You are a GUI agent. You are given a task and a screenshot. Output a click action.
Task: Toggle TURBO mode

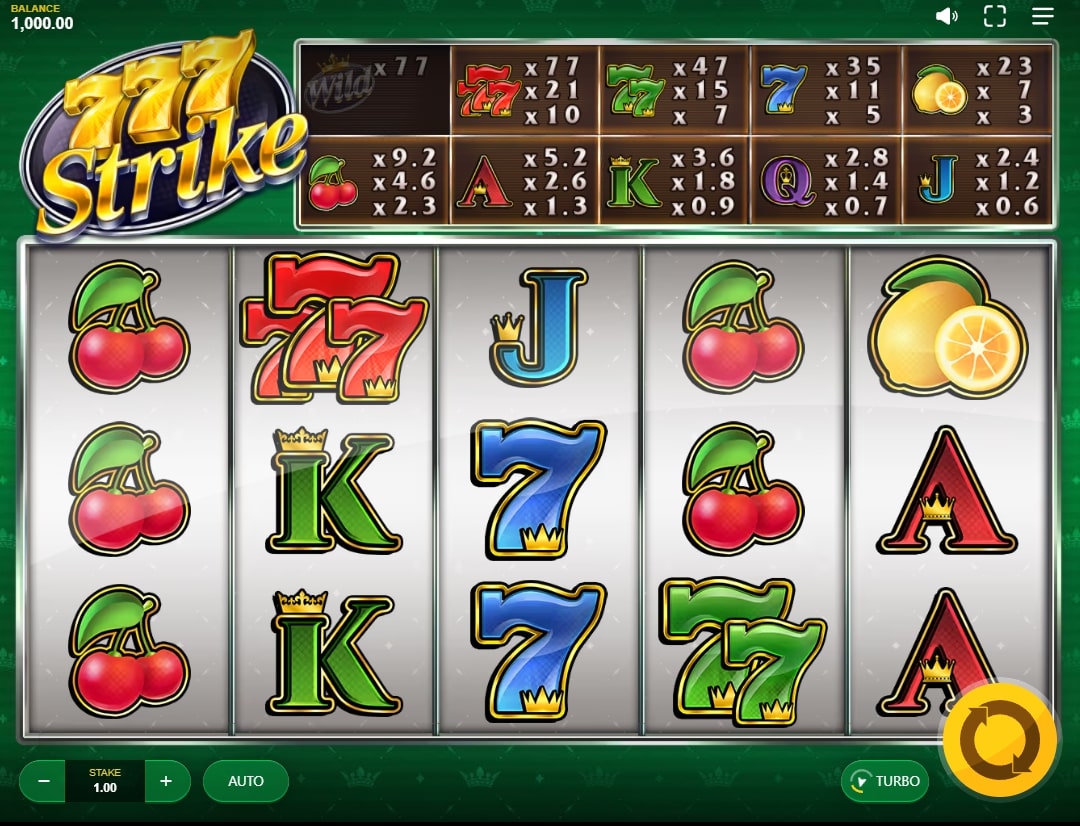884,781
